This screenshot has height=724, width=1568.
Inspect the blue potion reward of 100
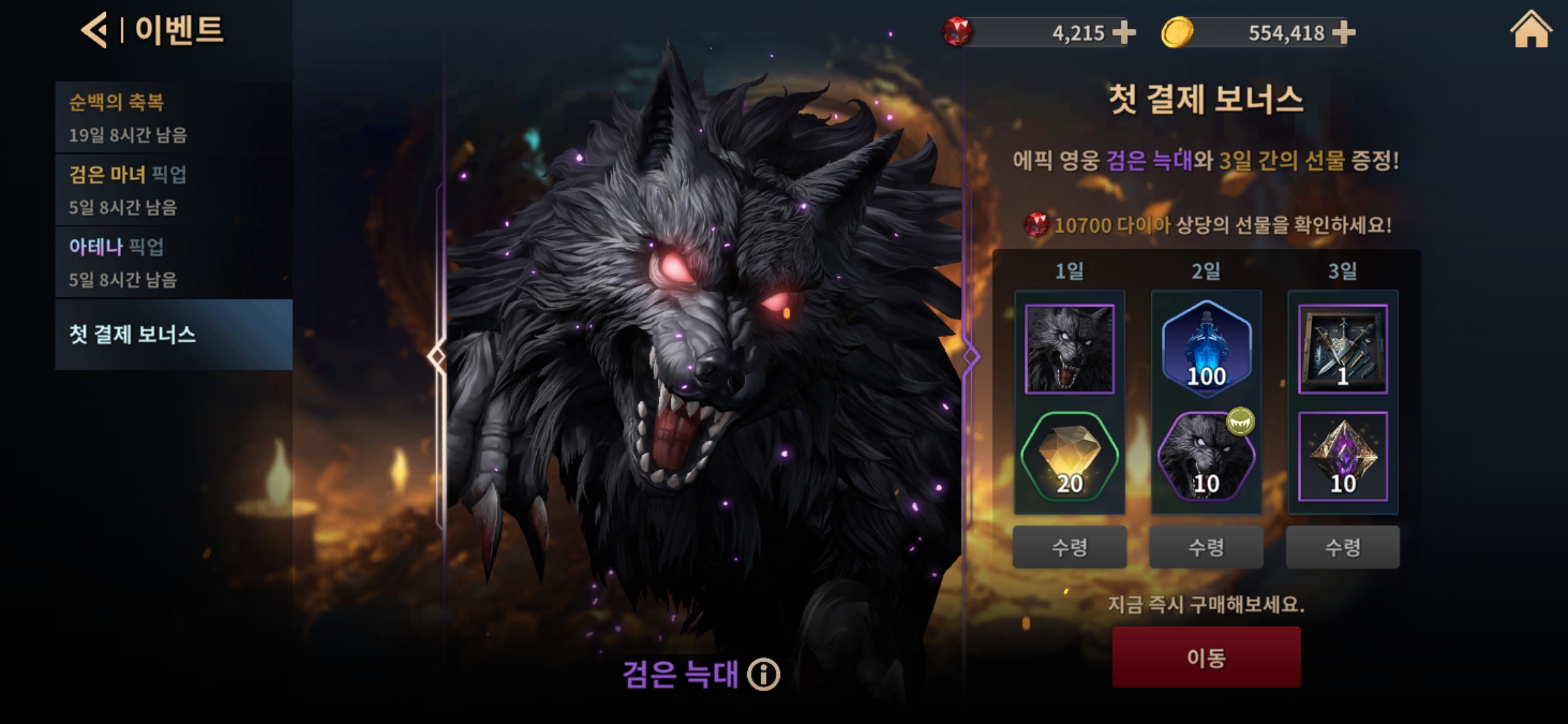pos(1206,349)
